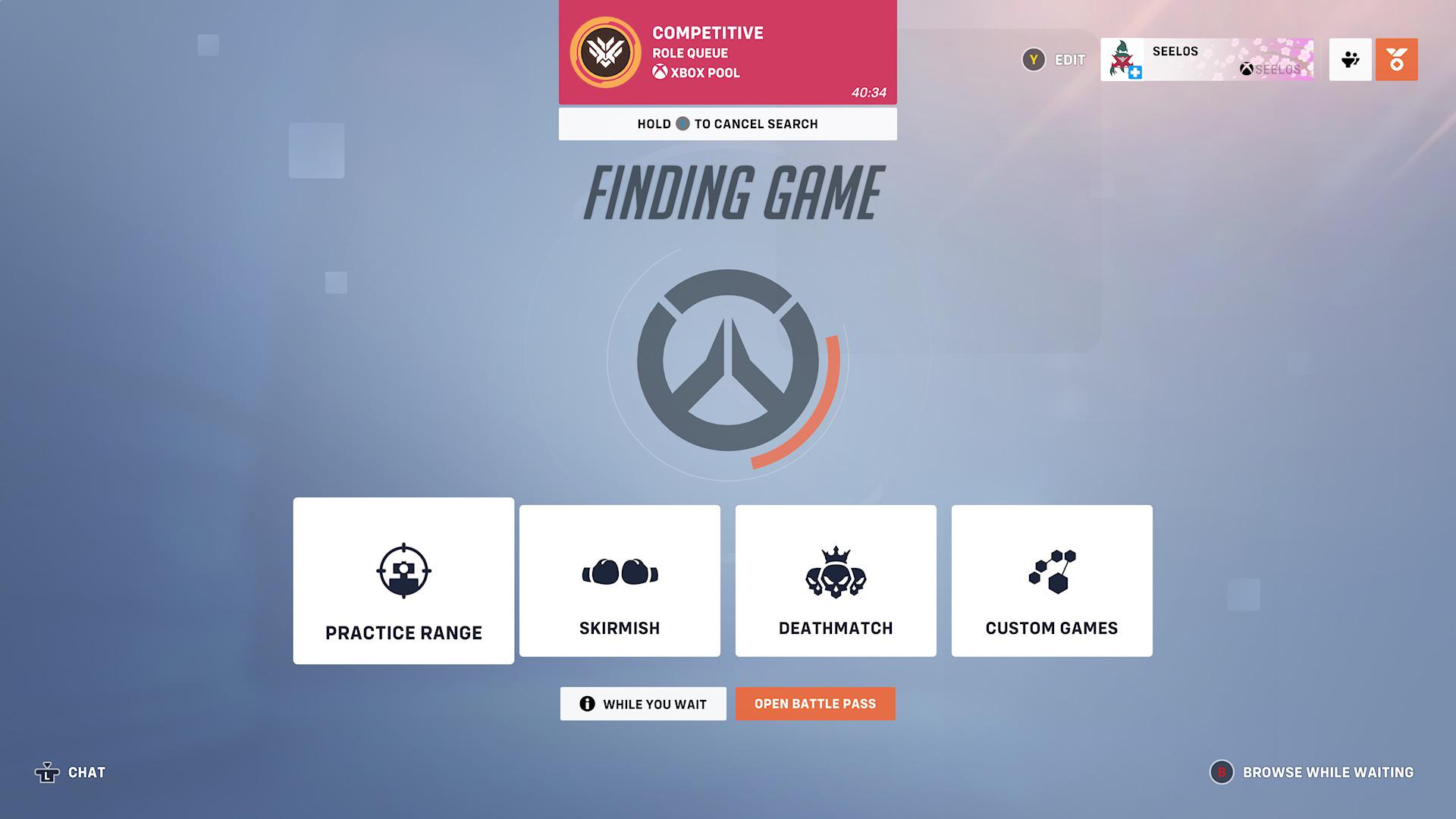The width and height of the screenshot is (1456, 819).
Task: Click the orange battle pass medal icon
Action: [1396, 59]
